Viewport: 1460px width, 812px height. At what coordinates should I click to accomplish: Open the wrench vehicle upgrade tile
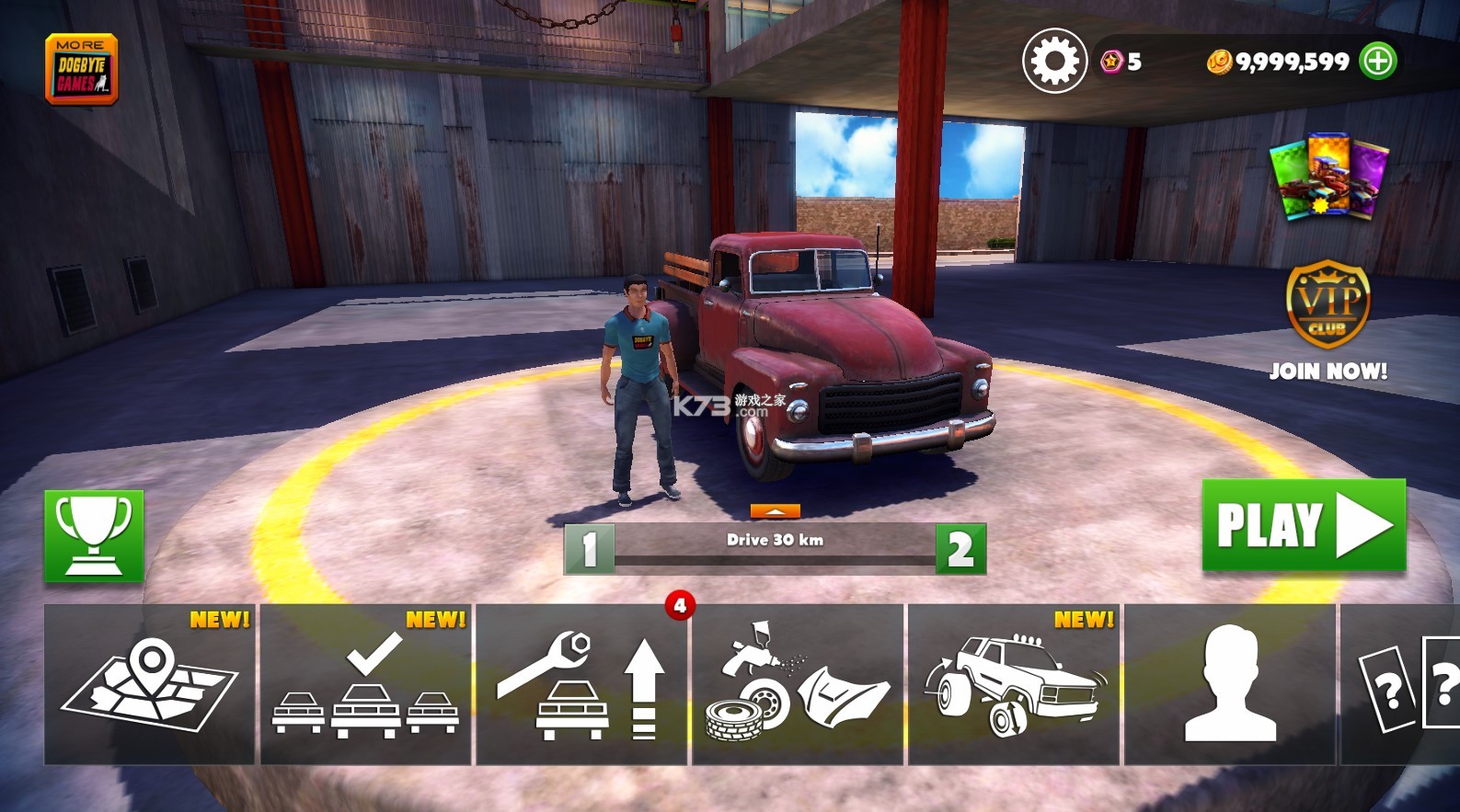[x=581, y=684]
